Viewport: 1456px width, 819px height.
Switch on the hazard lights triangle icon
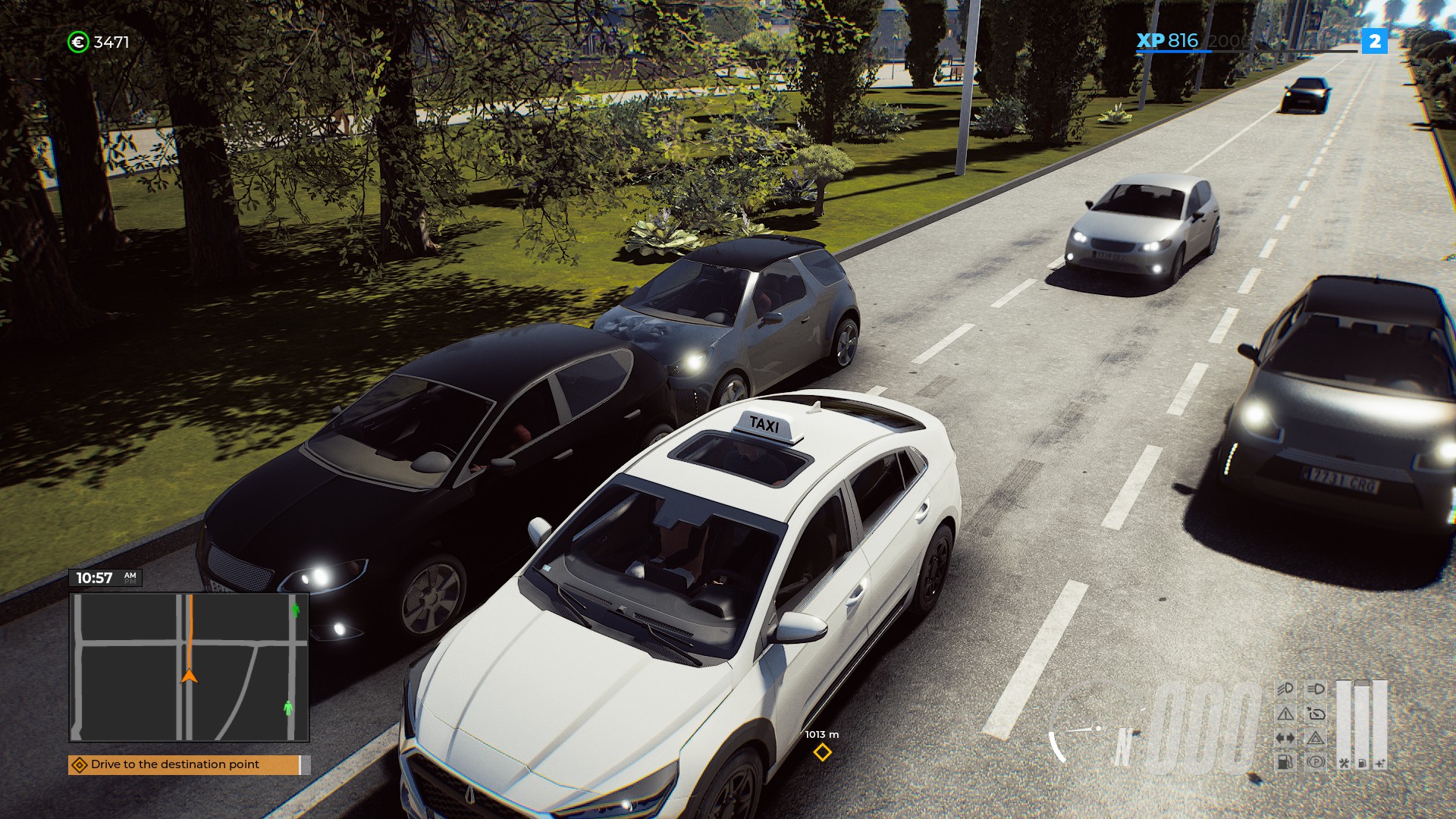click(1316, 738)
